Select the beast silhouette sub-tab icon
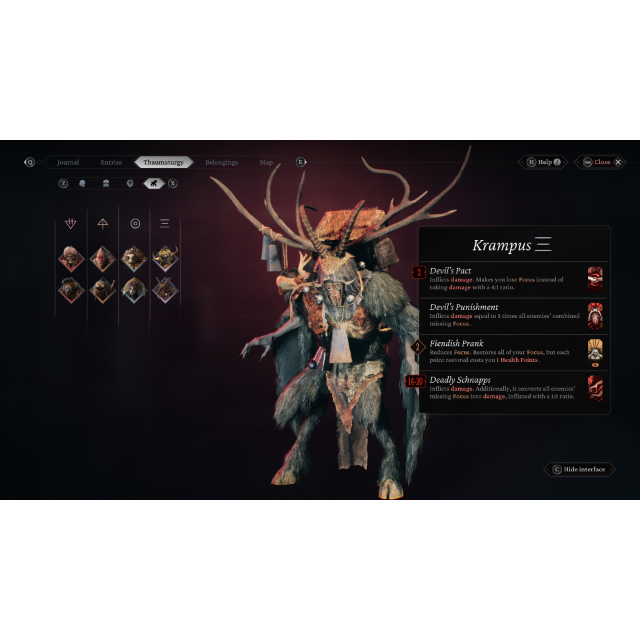Image resolution: width=640 pixels, height=640 pixels. [x=153, y=184]
